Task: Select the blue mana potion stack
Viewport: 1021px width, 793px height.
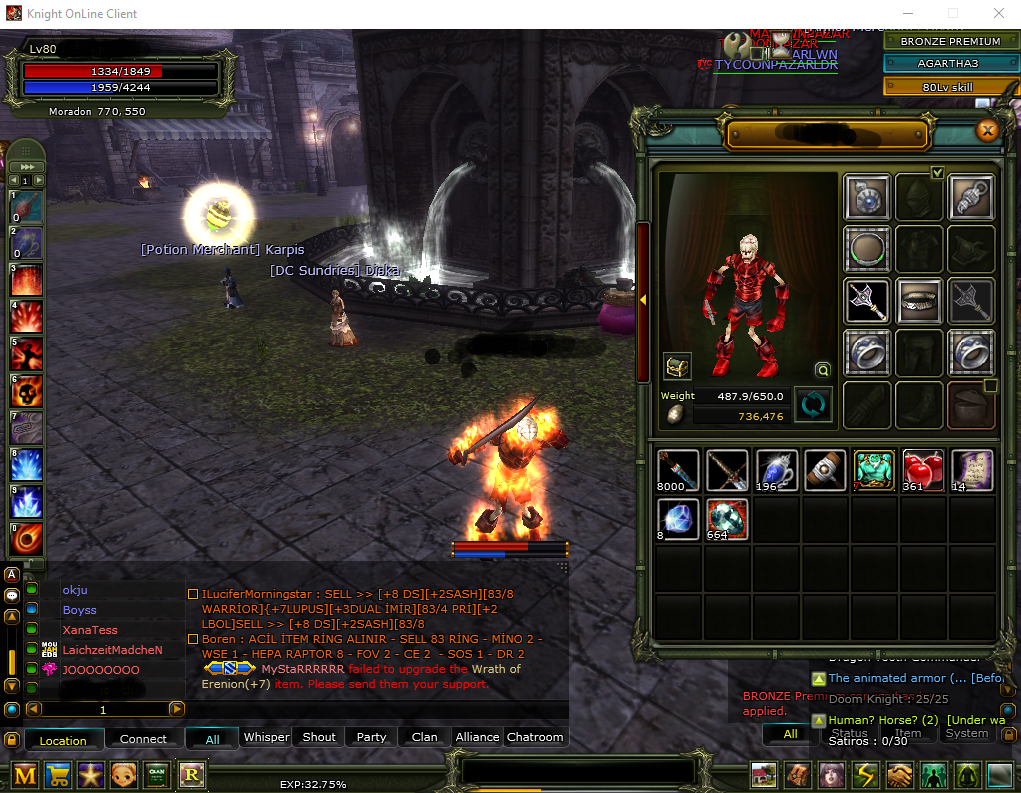Action: (777, 470)
